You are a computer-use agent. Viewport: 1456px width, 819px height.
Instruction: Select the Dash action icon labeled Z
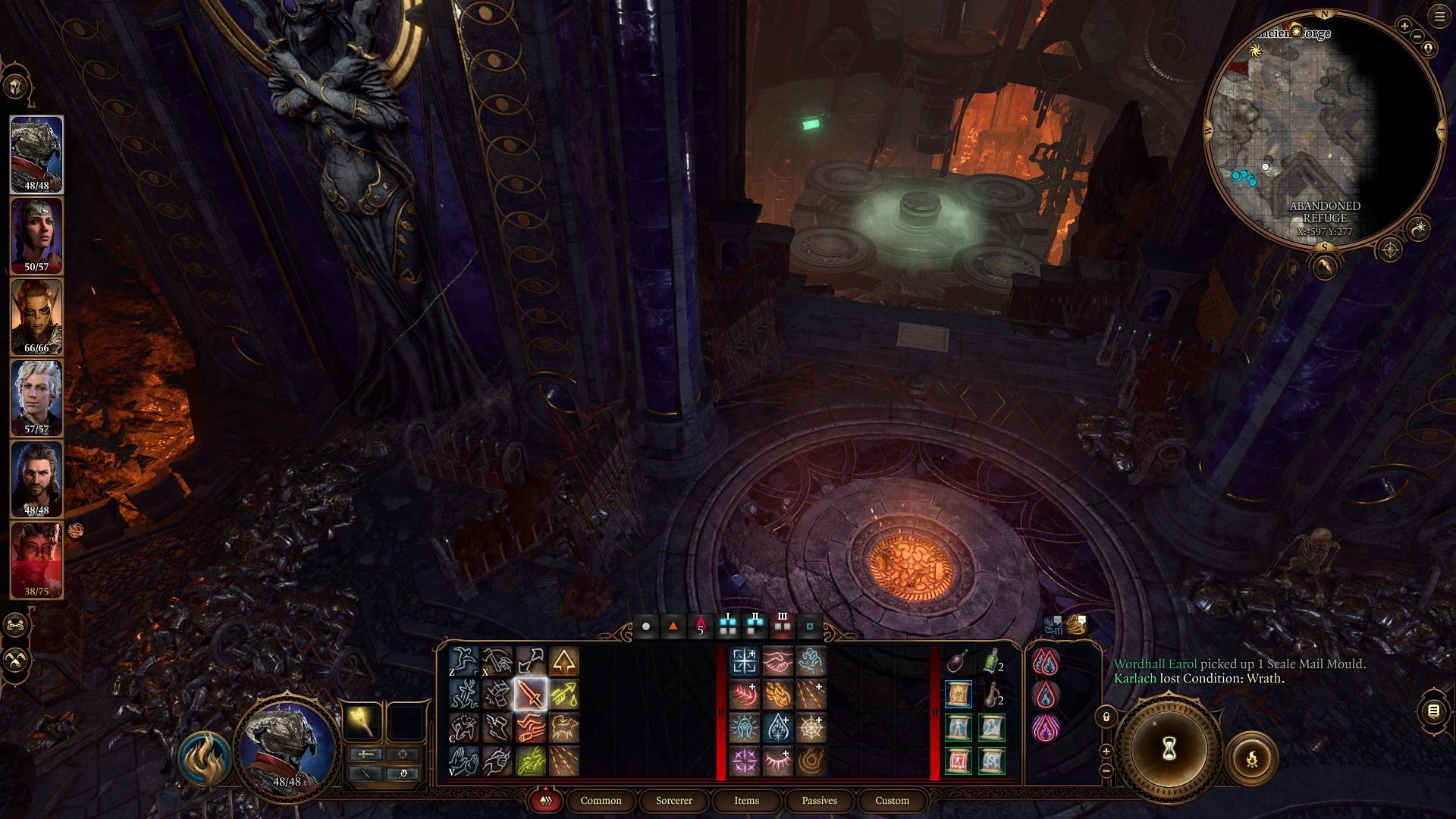(x=464, y=661)
